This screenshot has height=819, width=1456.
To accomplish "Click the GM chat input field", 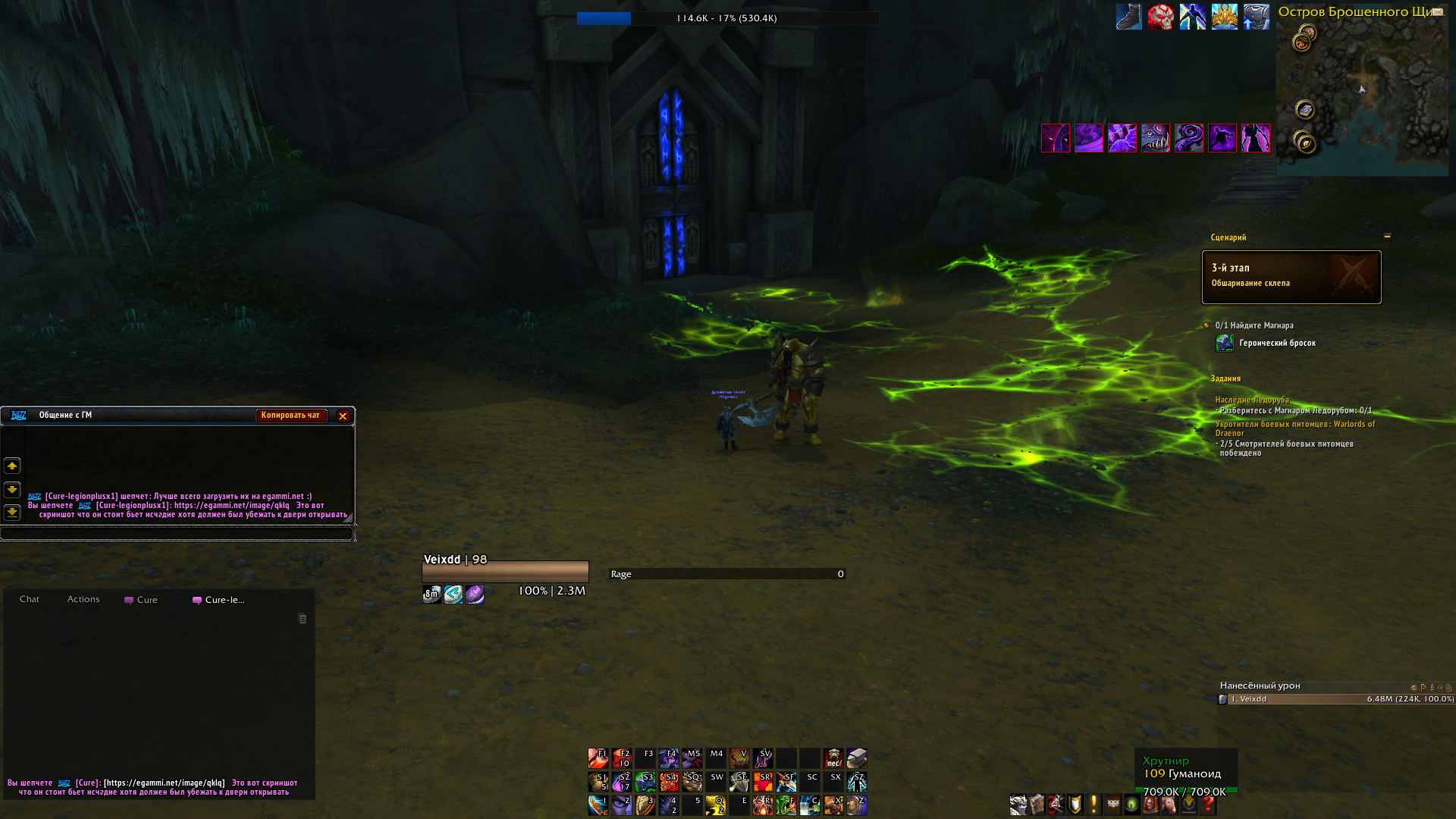I will click(176, 534).
